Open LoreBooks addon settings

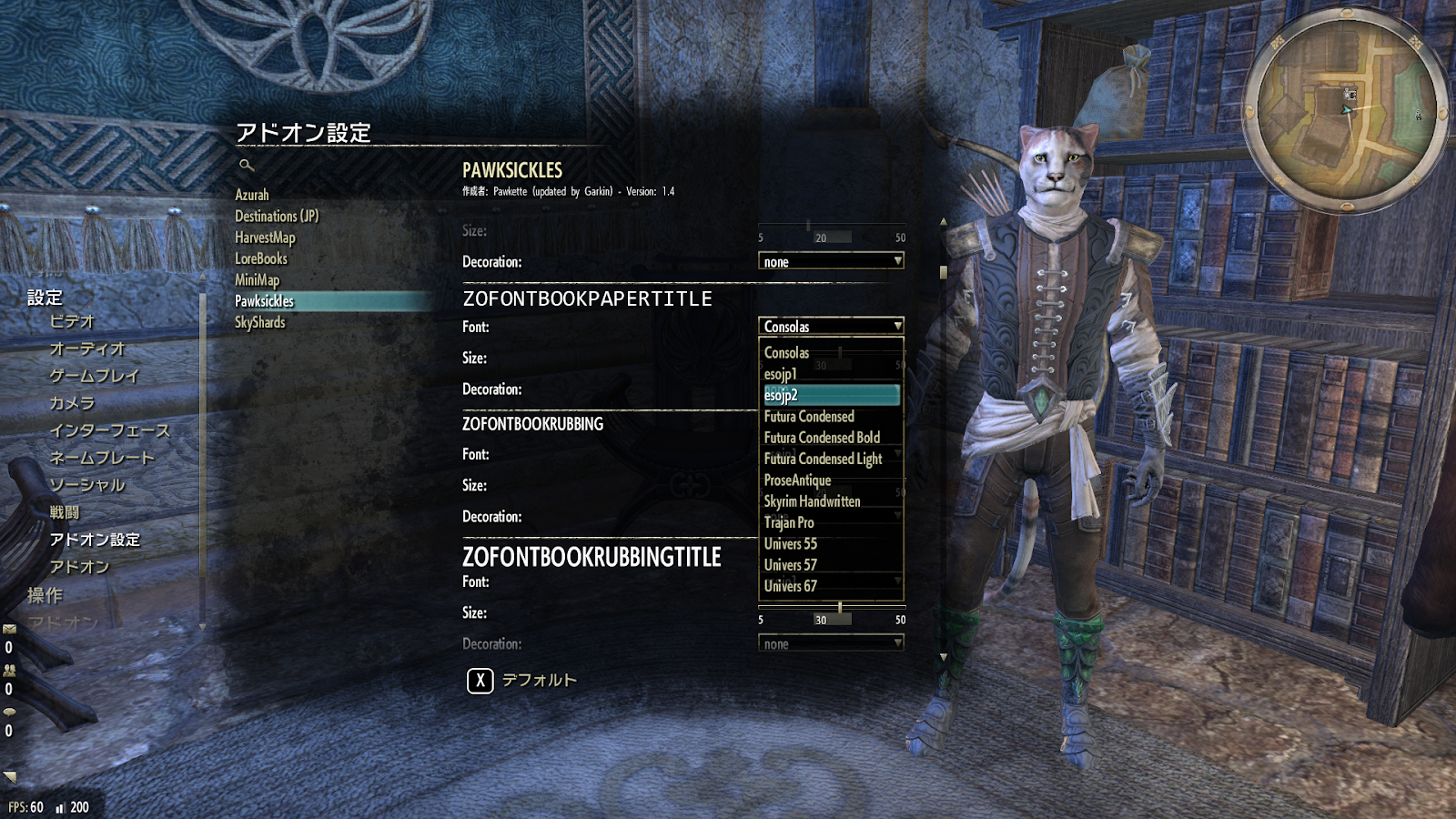tap(261, 258)
